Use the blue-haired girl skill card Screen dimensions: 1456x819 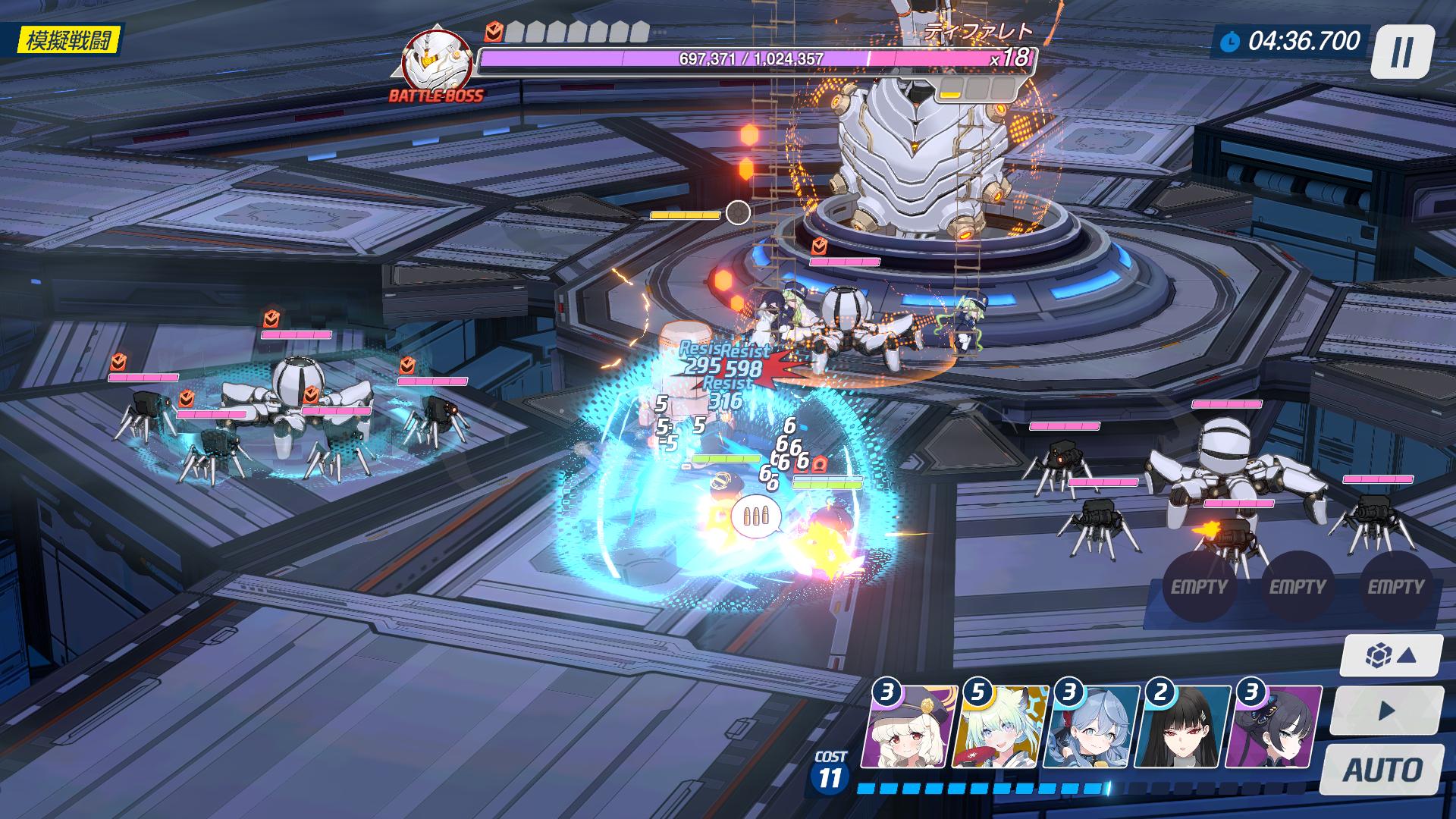[1093, 729]
